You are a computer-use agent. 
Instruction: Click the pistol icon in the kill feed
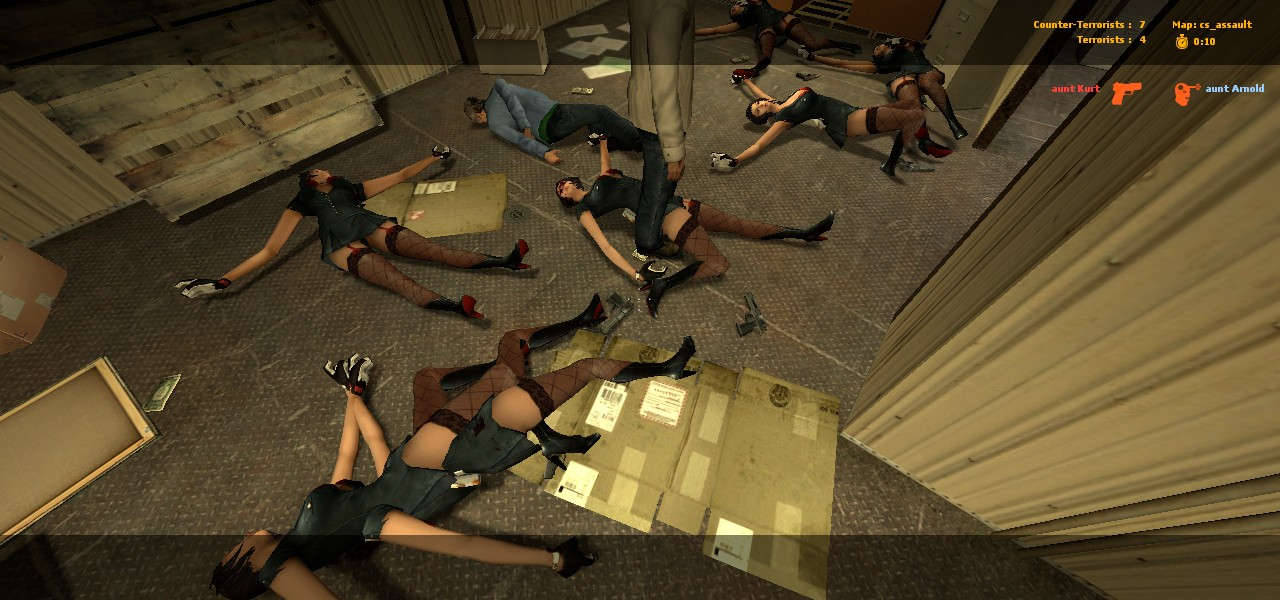(1126, 92)
